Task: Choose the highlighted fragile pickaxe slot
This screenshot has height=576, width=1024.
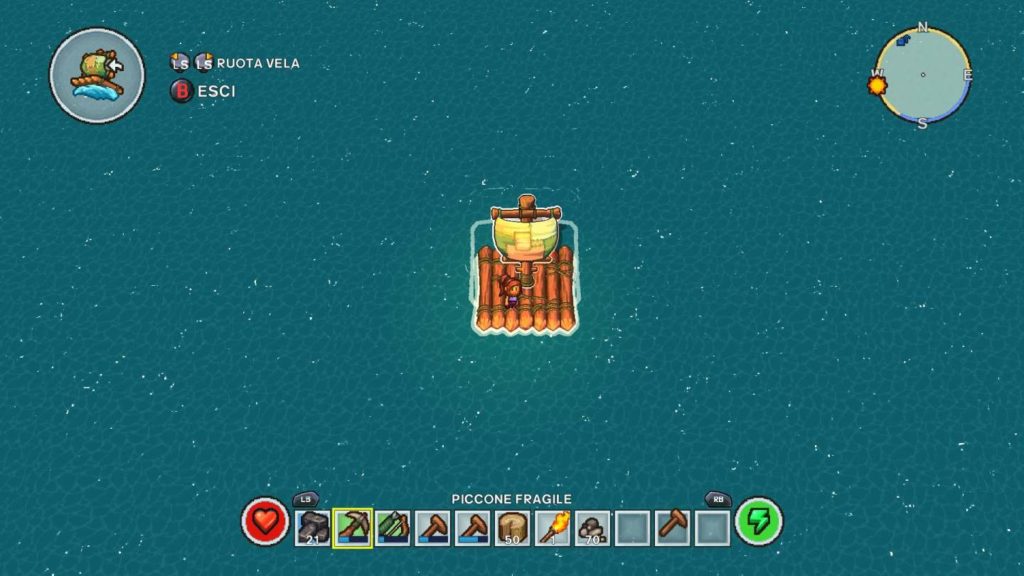Action: [352, 528]
